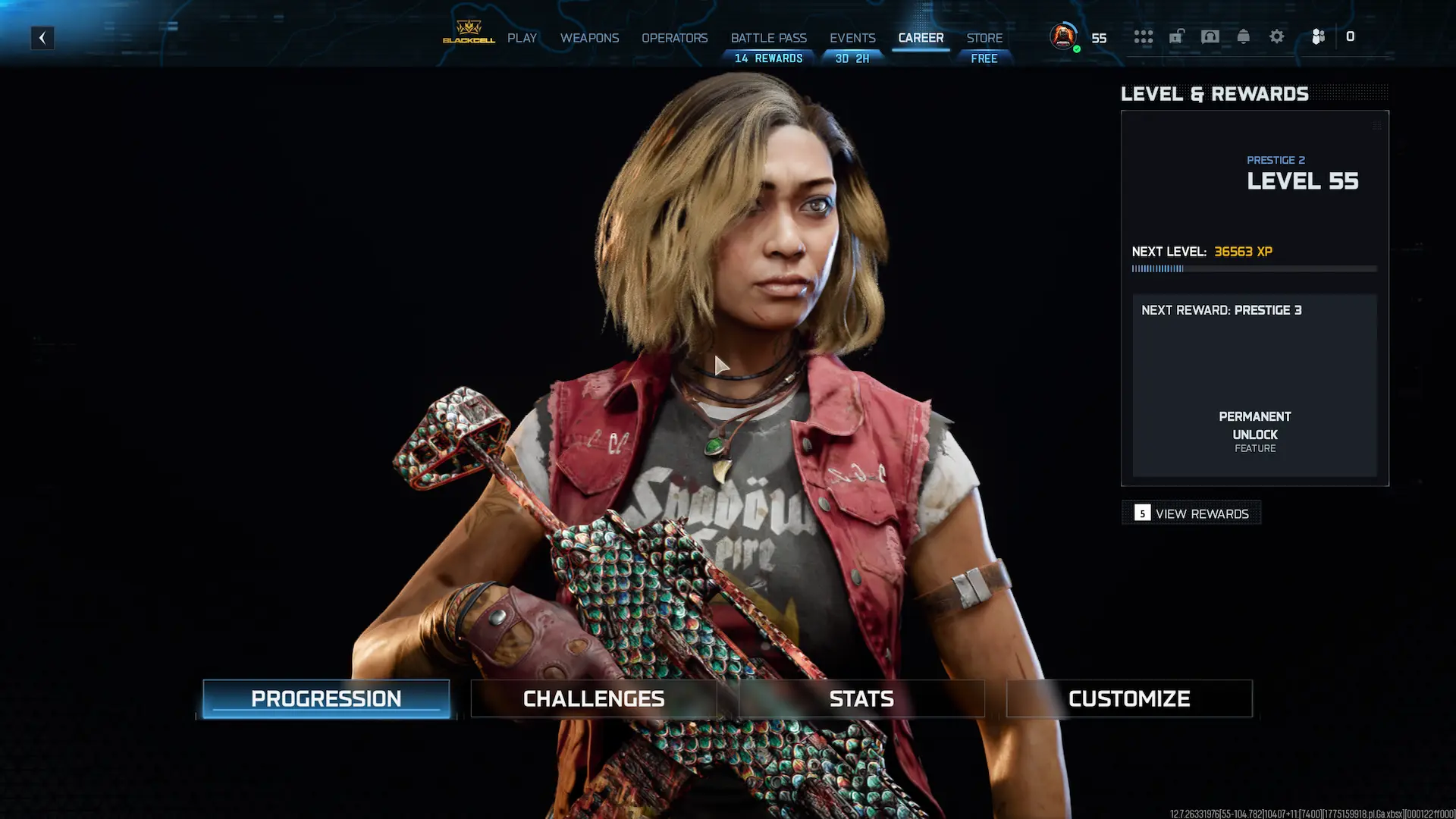This screenshot has height=819, width=1456.
Task: Open the six-dot grid menu
Action: pyautogui.click(x=1144, y=36)
